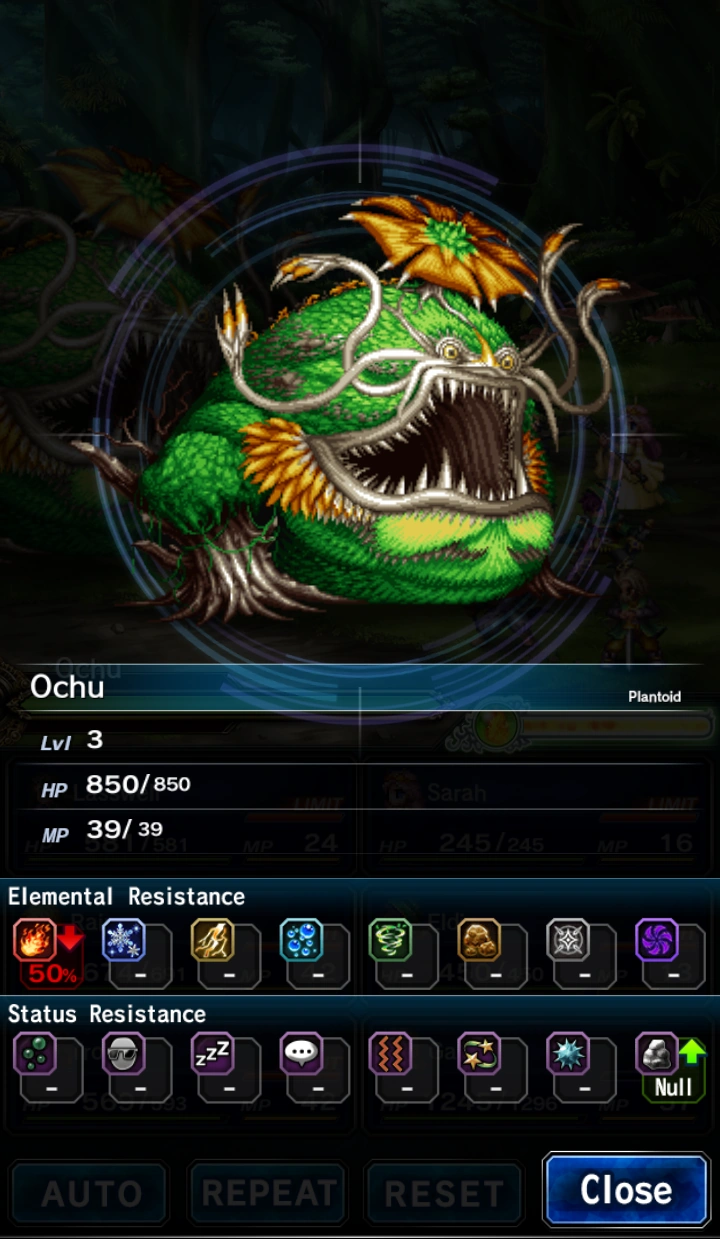Image resolution: width=720 pixels, height=1239 pixels.
Task: Choose the sleep zZZ status icon
Action: point(212,1054)
